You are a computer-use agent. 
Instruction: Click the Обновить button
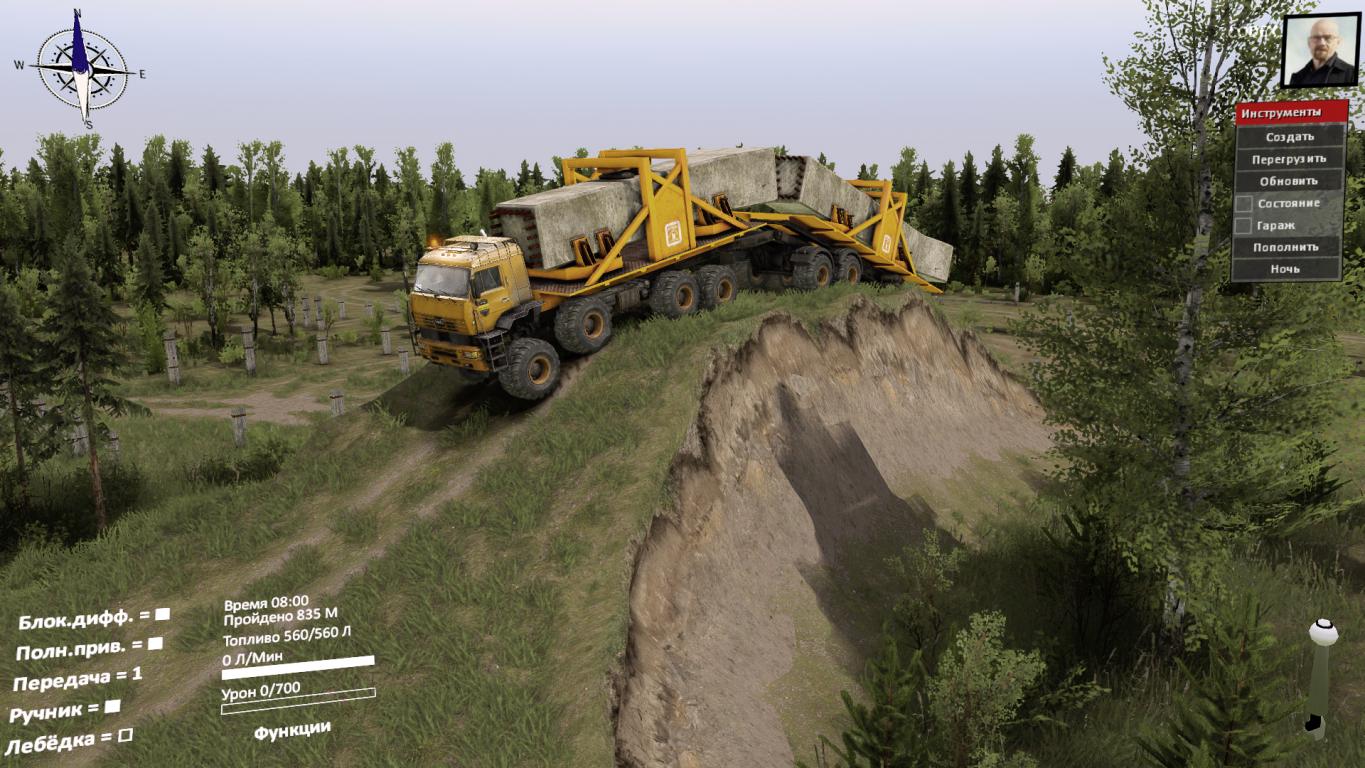pos(1289,181)
